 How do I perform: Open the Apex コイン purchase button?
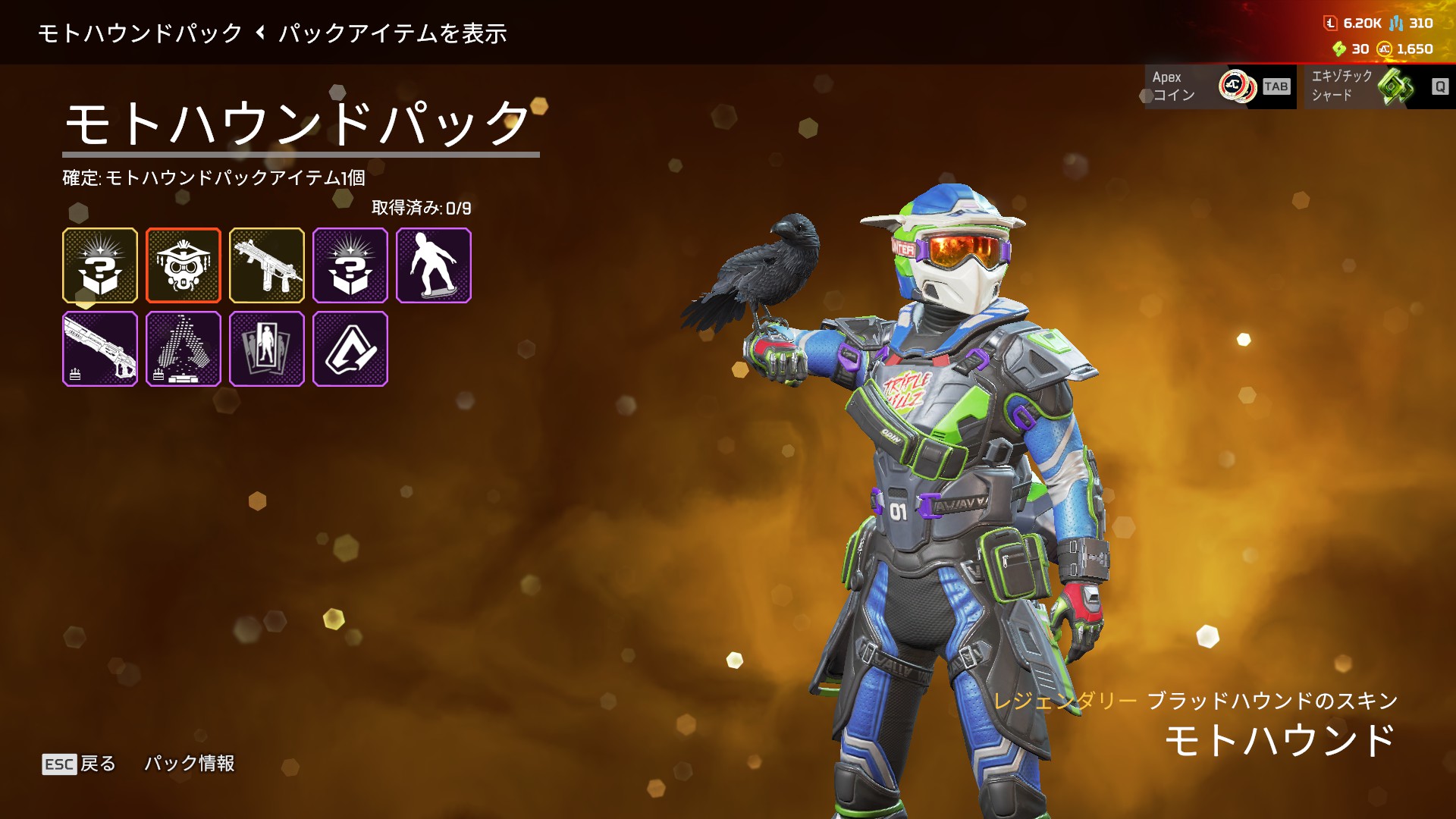pyautogui.click(x=1220, y=86)
